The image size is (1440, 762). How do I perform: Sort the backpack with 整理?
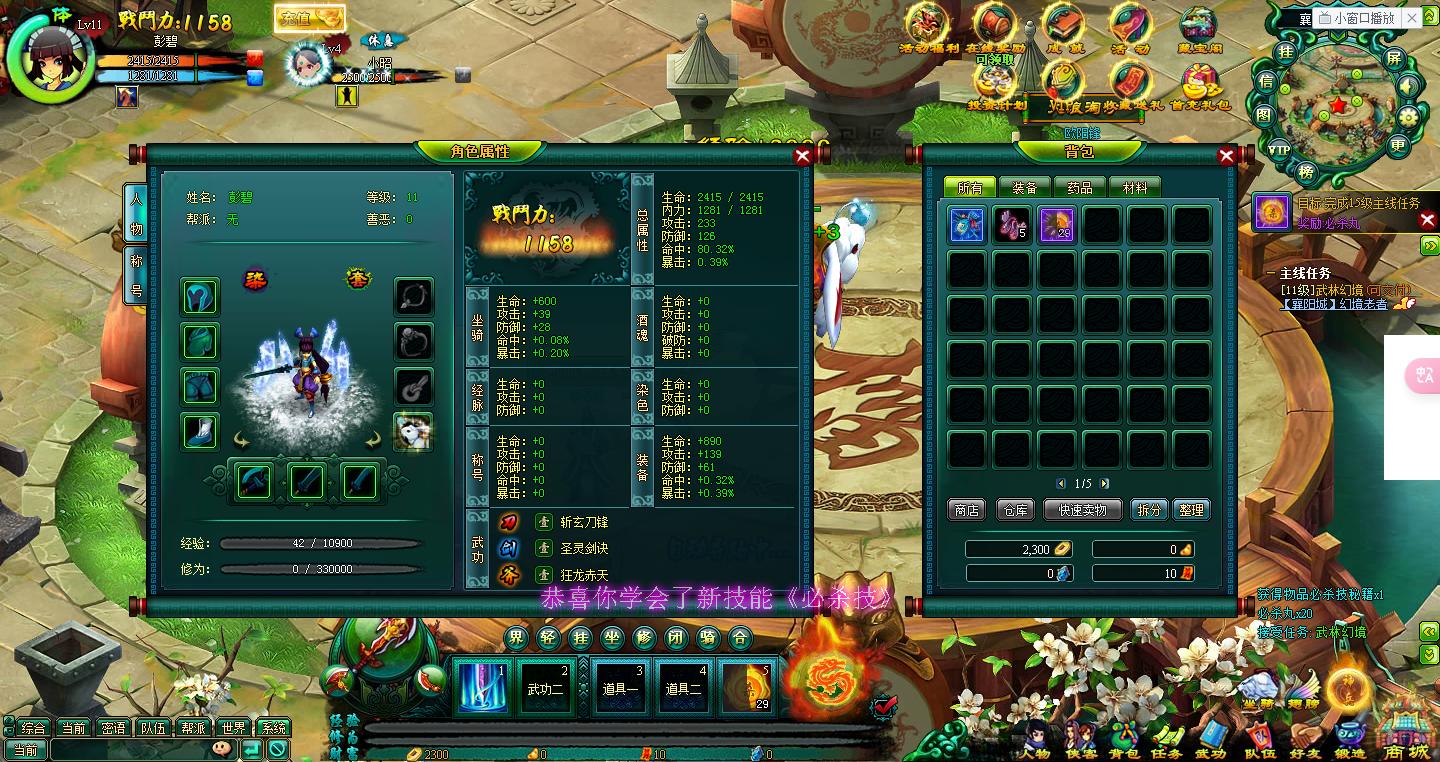click(1191, 510)
